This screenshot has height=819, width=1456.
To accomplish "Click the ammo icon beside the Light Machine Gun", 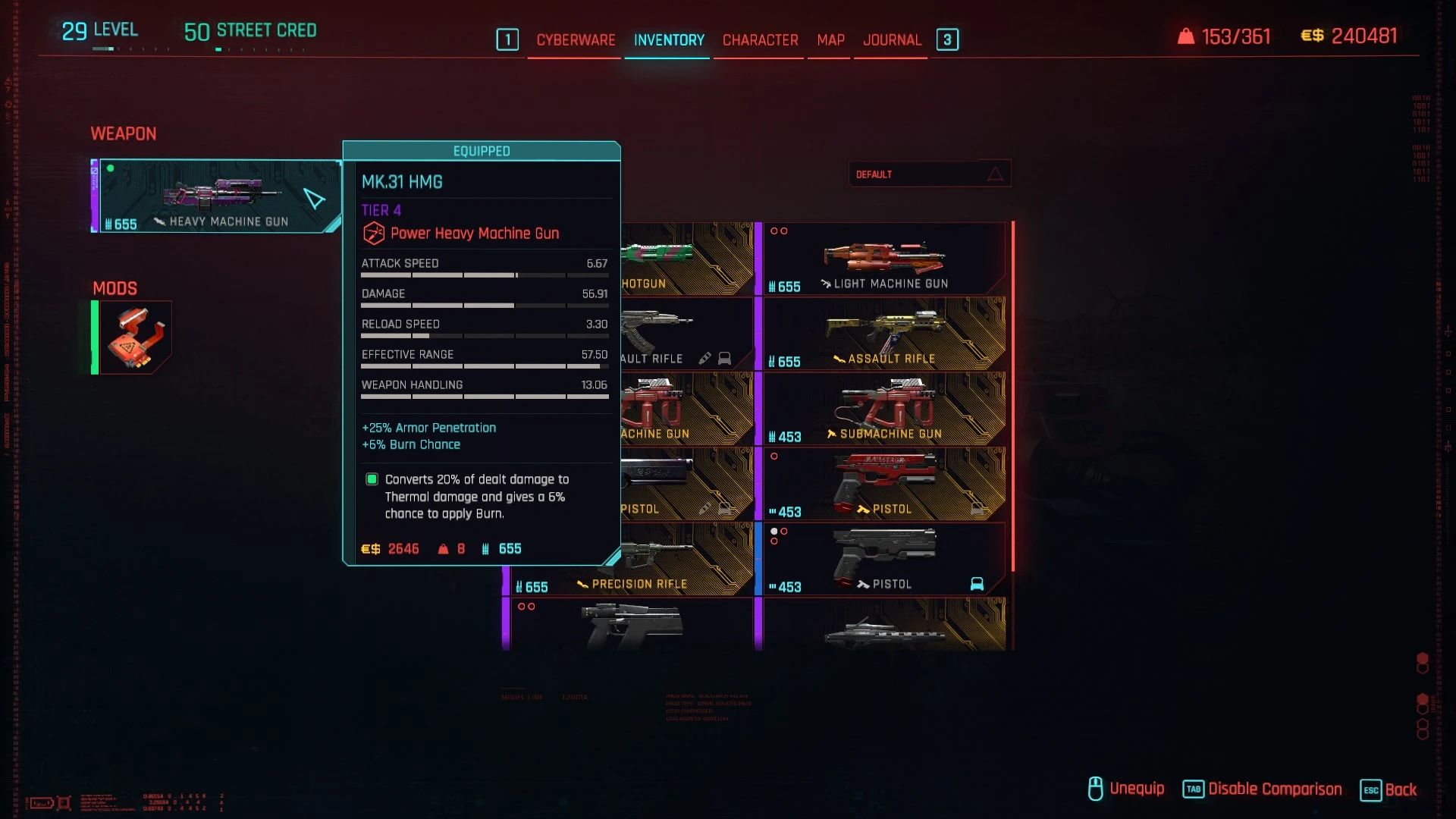I will click(x=773, y=286).
